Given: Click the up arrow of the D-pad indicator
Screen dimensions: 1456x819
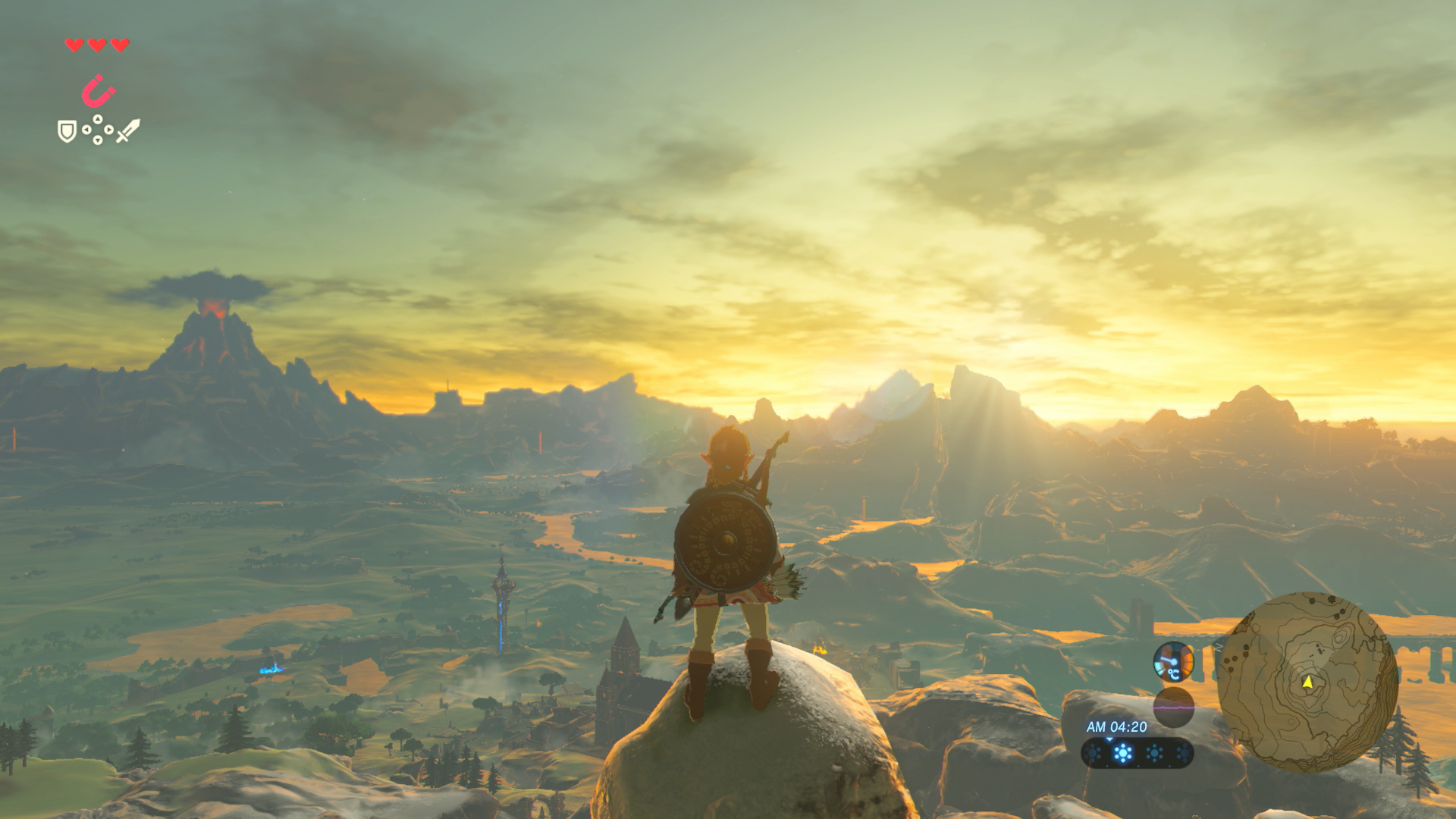Looking at the screenshot, I should [97, 119].
